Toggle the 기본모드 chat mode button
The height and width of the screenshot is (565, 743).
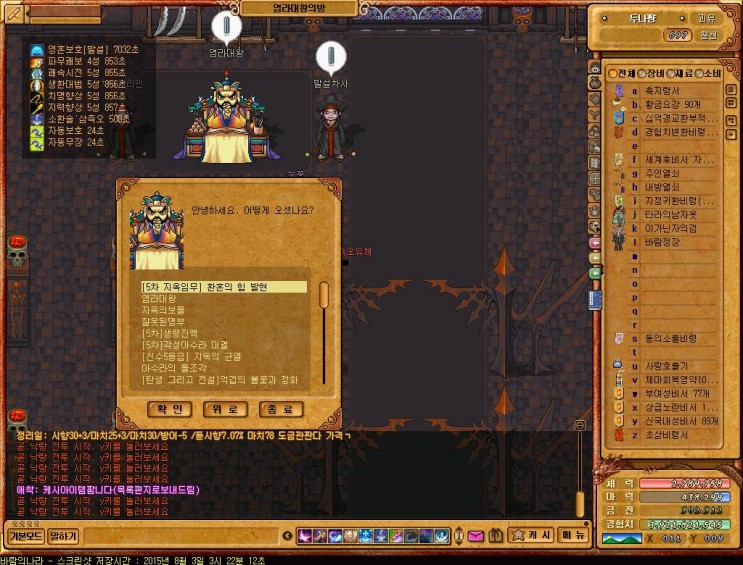(24, 537)
